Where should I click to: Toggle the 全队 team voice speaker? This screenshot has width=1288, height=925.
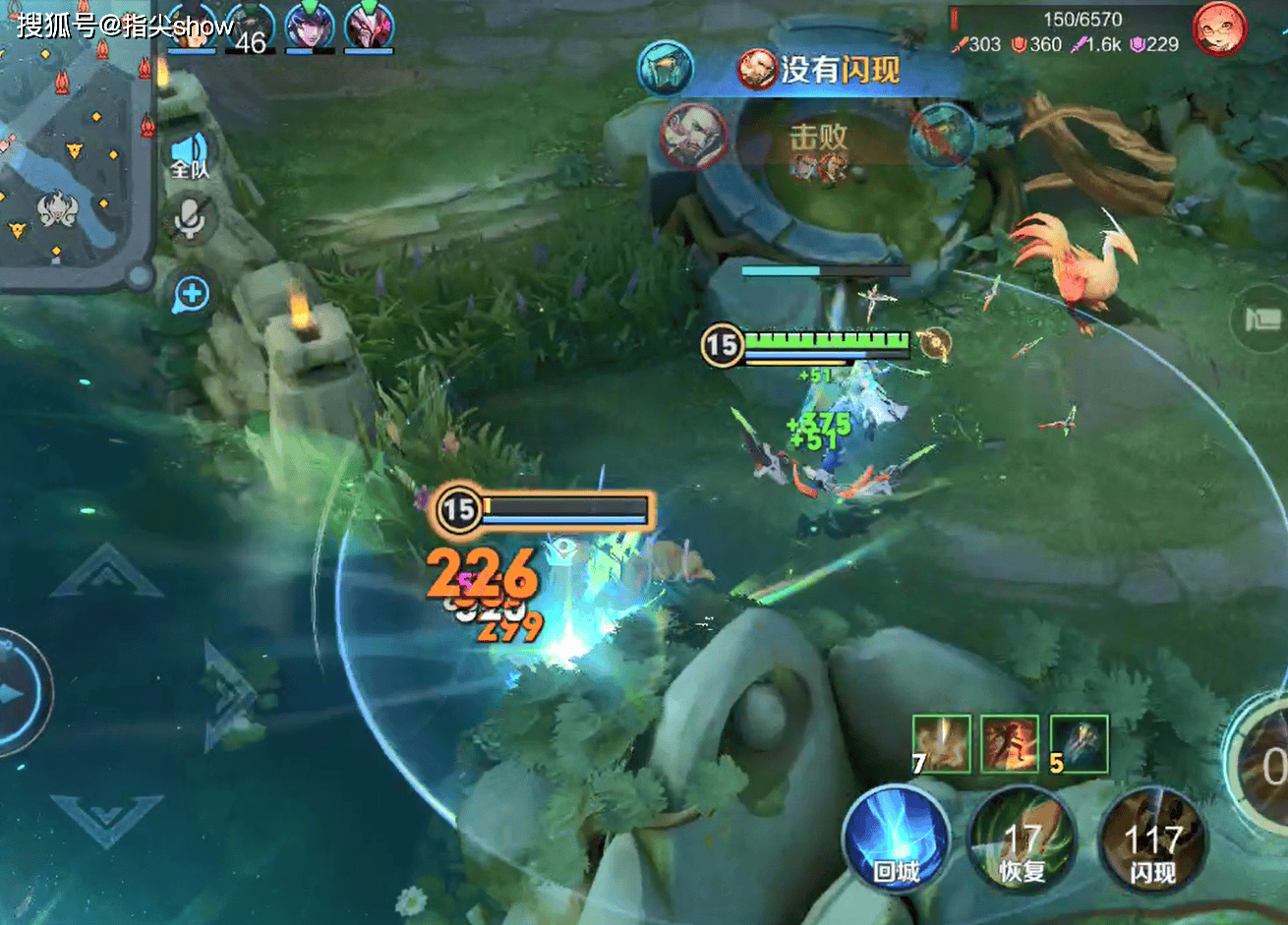pos(189,155)
